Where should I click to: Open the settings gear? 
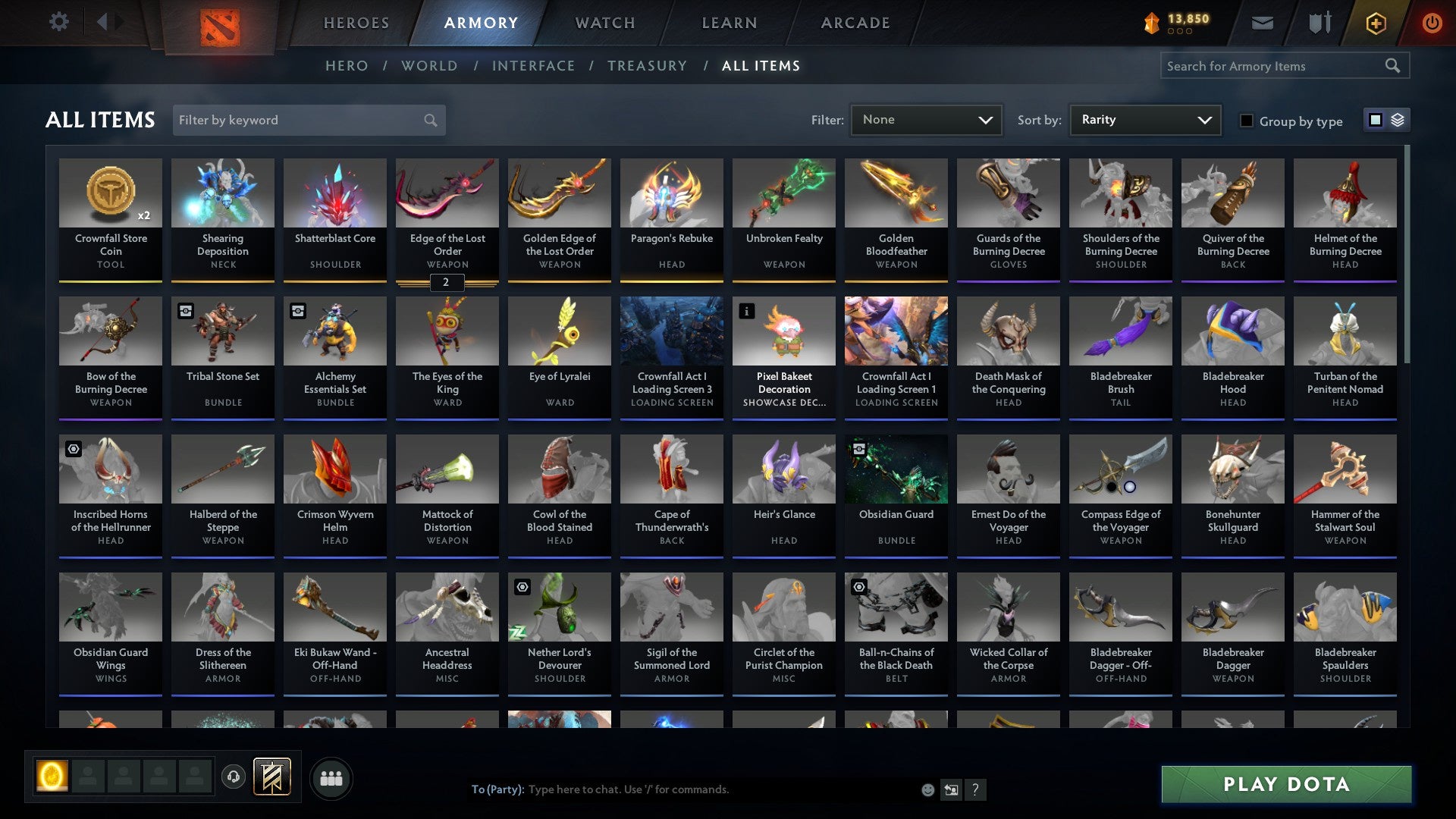58,22
